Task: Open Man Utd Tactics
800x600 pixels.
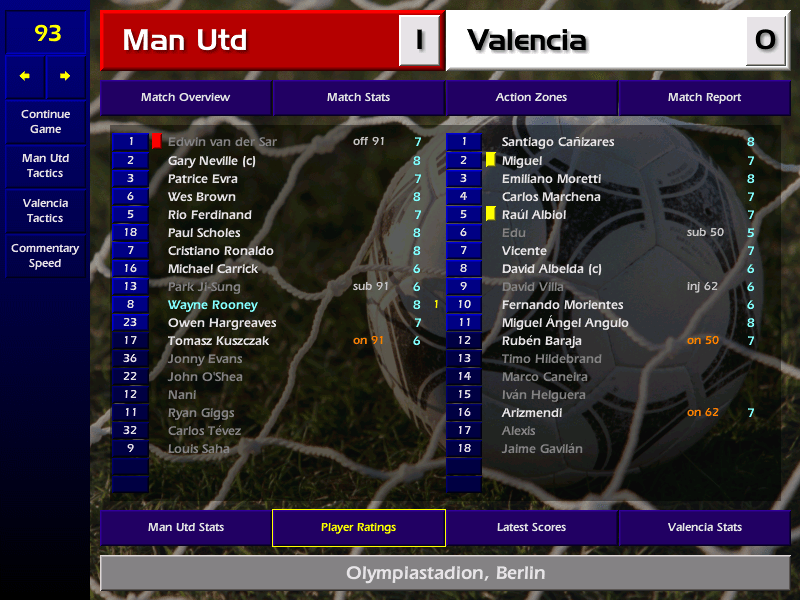Action: point(45,166)
